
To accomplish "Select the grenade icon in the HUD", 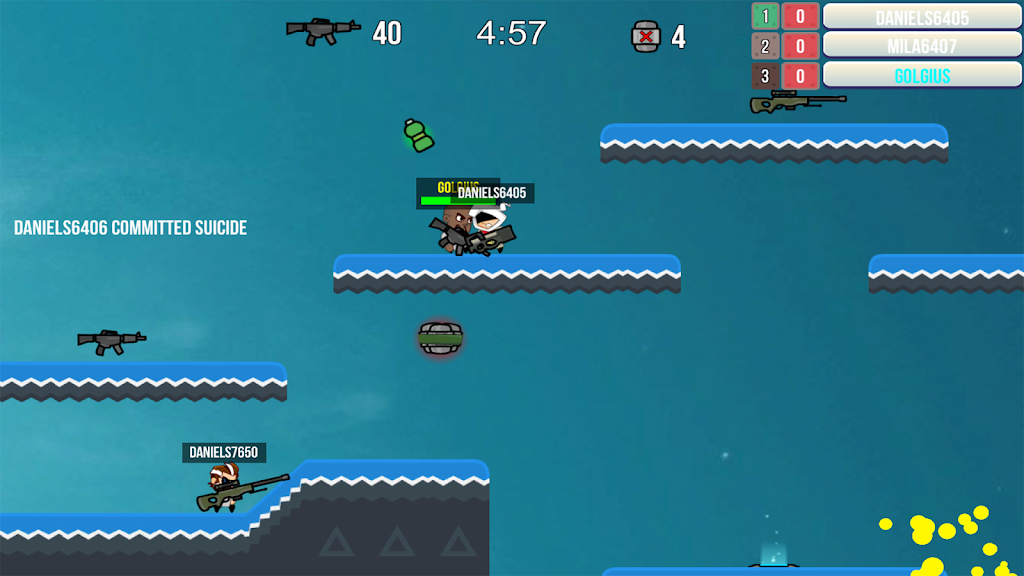I will pos(646,36).
